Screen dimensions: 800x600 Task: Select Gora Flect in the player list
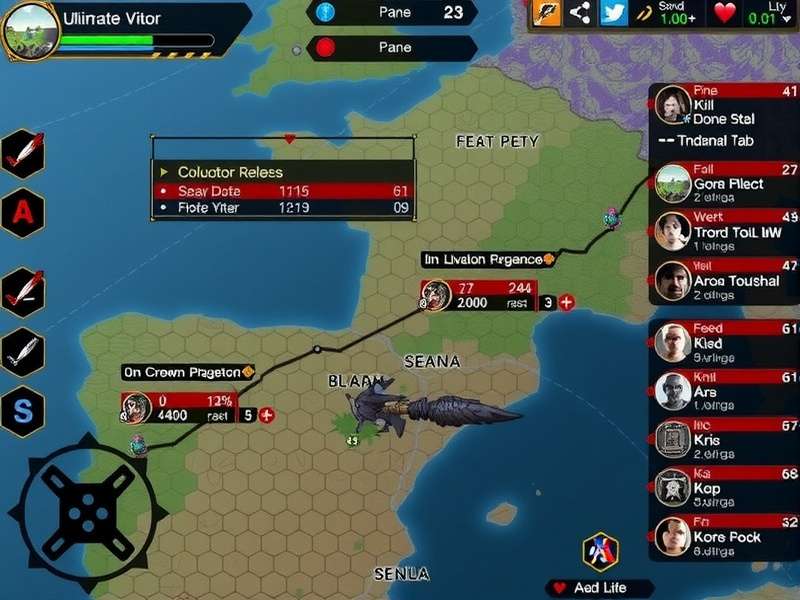(x=726, y=184)
